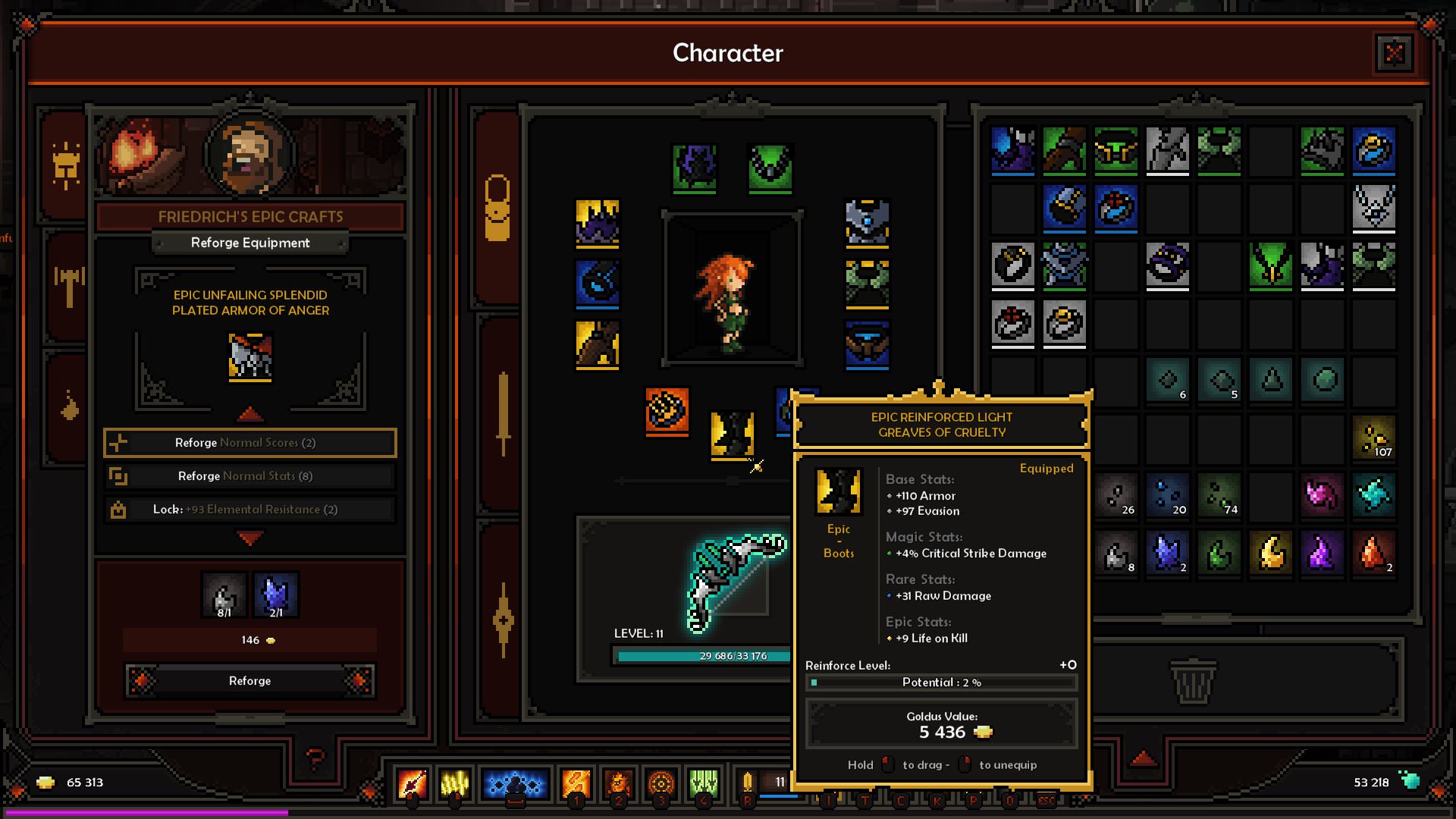Open the Reforge Equipment header

pos(249,243)
